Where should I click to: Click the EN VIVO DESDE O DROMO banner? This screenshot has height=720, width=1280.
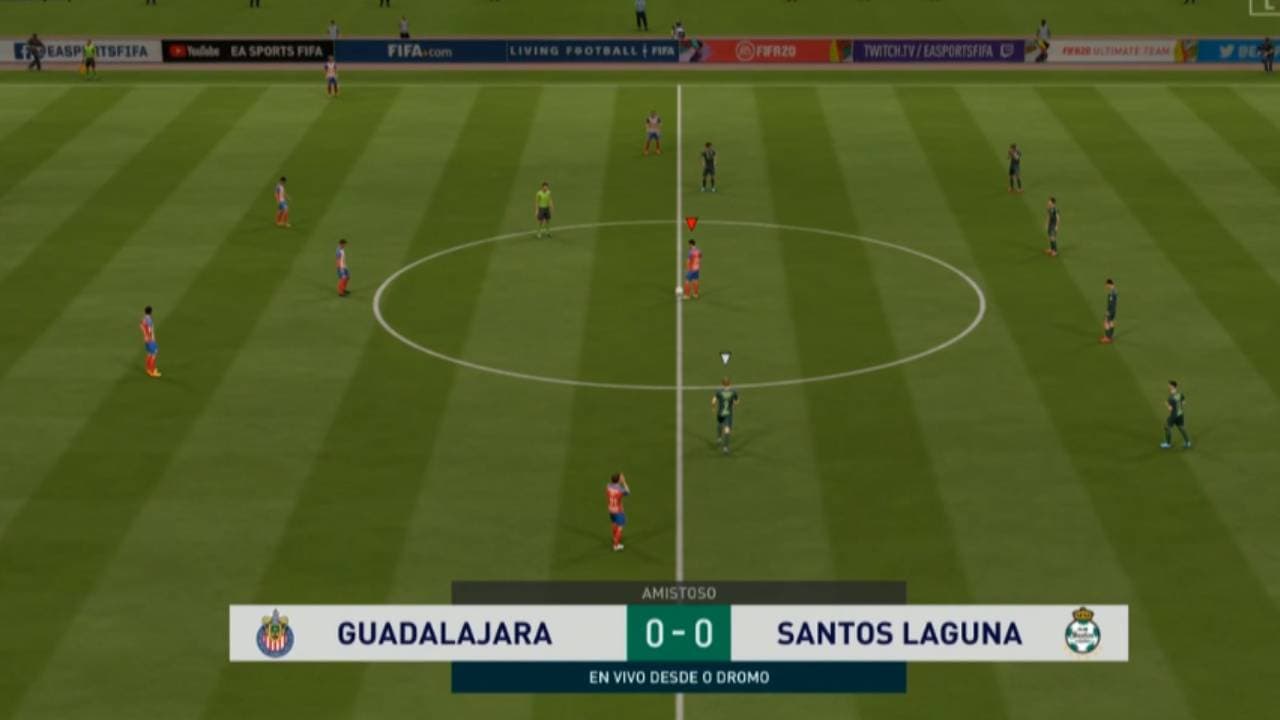tap(678, 676)
